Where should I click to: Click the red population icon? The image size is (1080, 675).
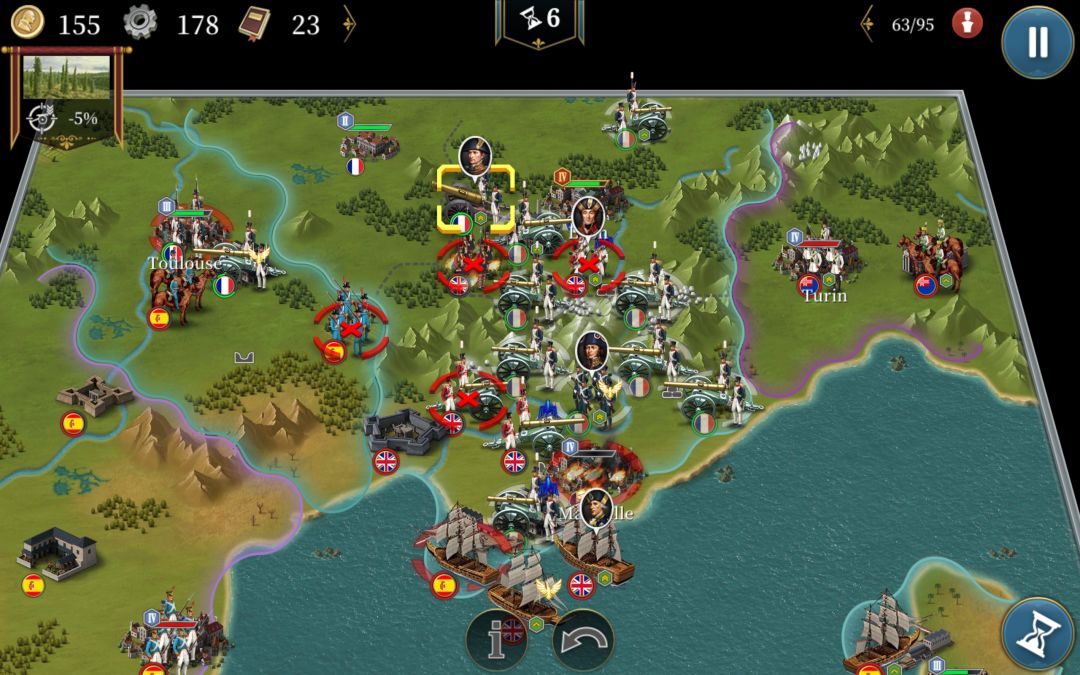coord(966,24)
